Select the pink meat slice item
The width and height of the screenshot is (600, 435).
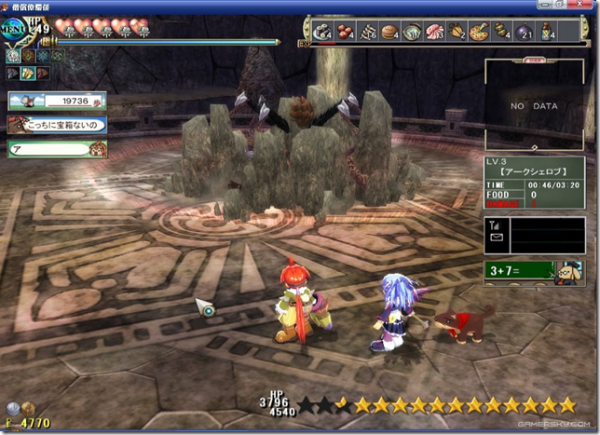[x=436, y=31]
